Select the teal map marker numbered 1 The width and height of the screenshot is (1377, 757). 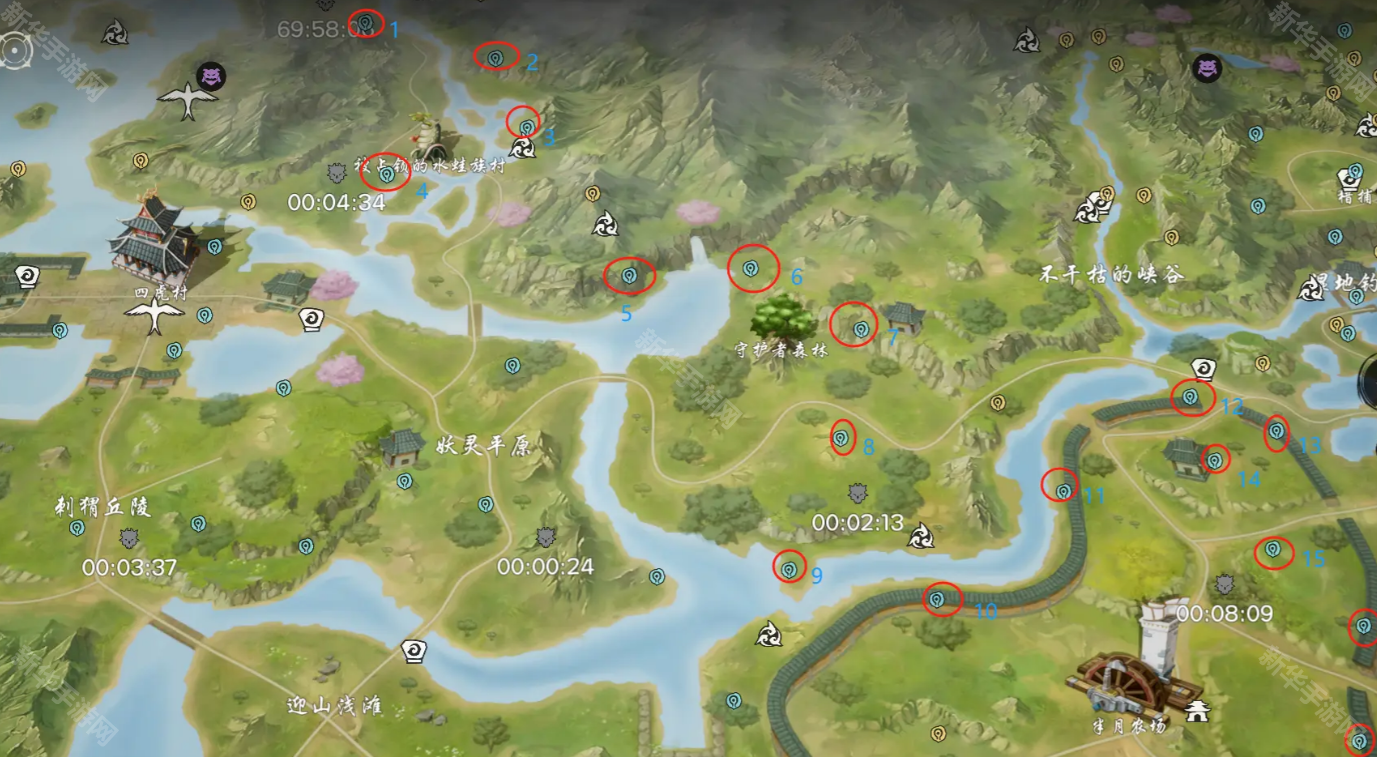367,22
